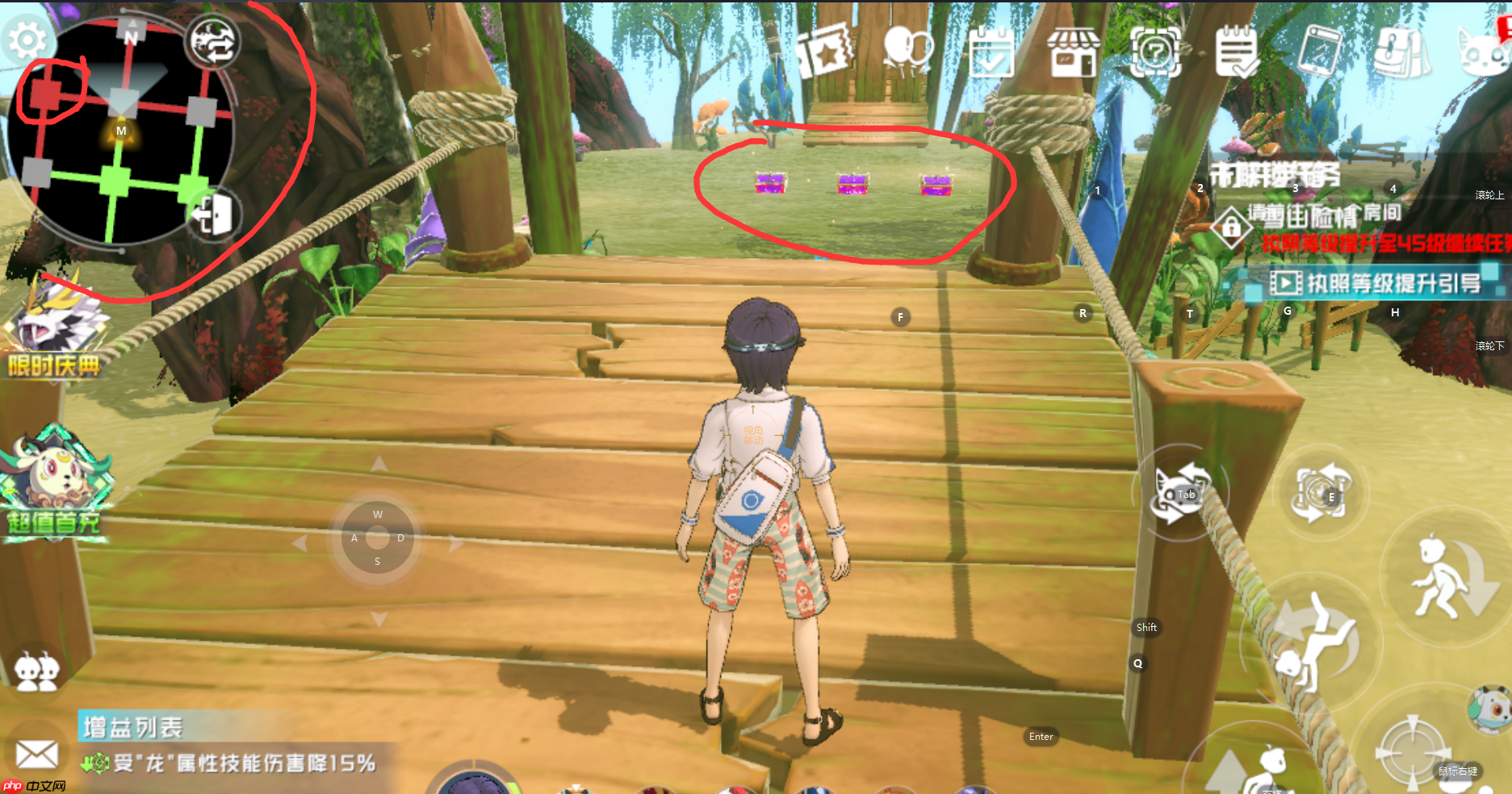Leave the room using the exit door icon
The image size is (1512, 794).
pos(213,215)
